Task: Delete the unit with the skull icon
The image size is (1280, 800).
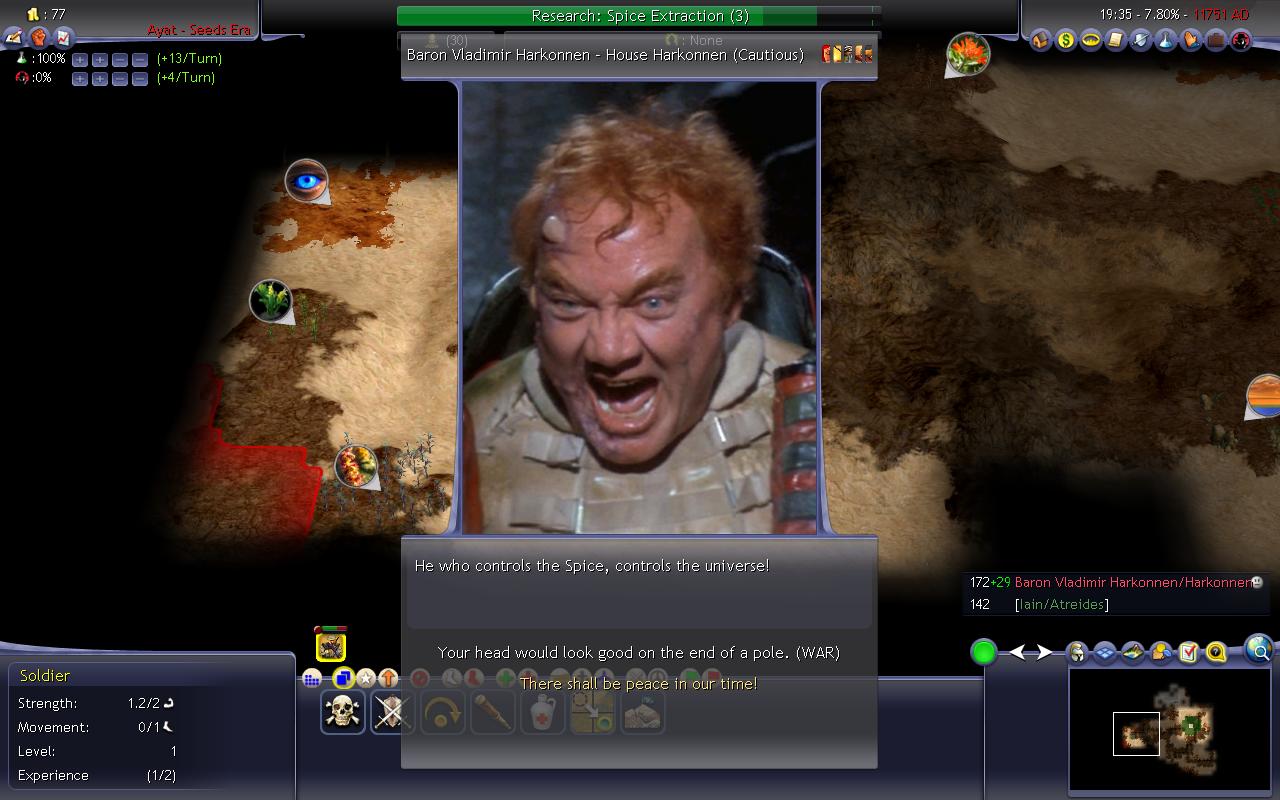Action: [x=343, y=712]
